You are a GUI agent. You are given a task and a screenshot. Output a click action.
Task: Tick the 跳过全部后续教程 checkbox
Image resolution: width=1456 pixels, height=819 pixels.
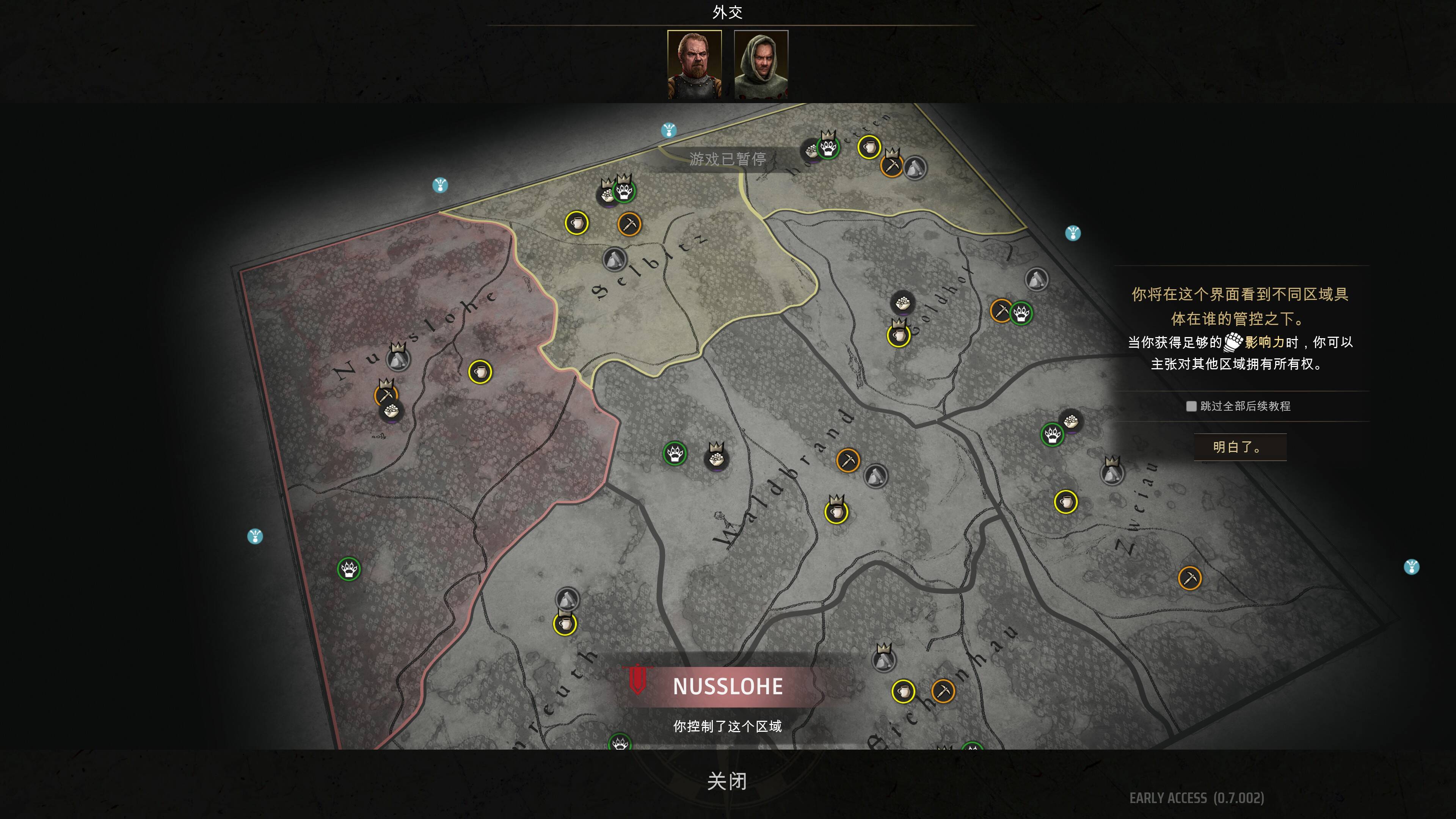[x=1191, y=406]
